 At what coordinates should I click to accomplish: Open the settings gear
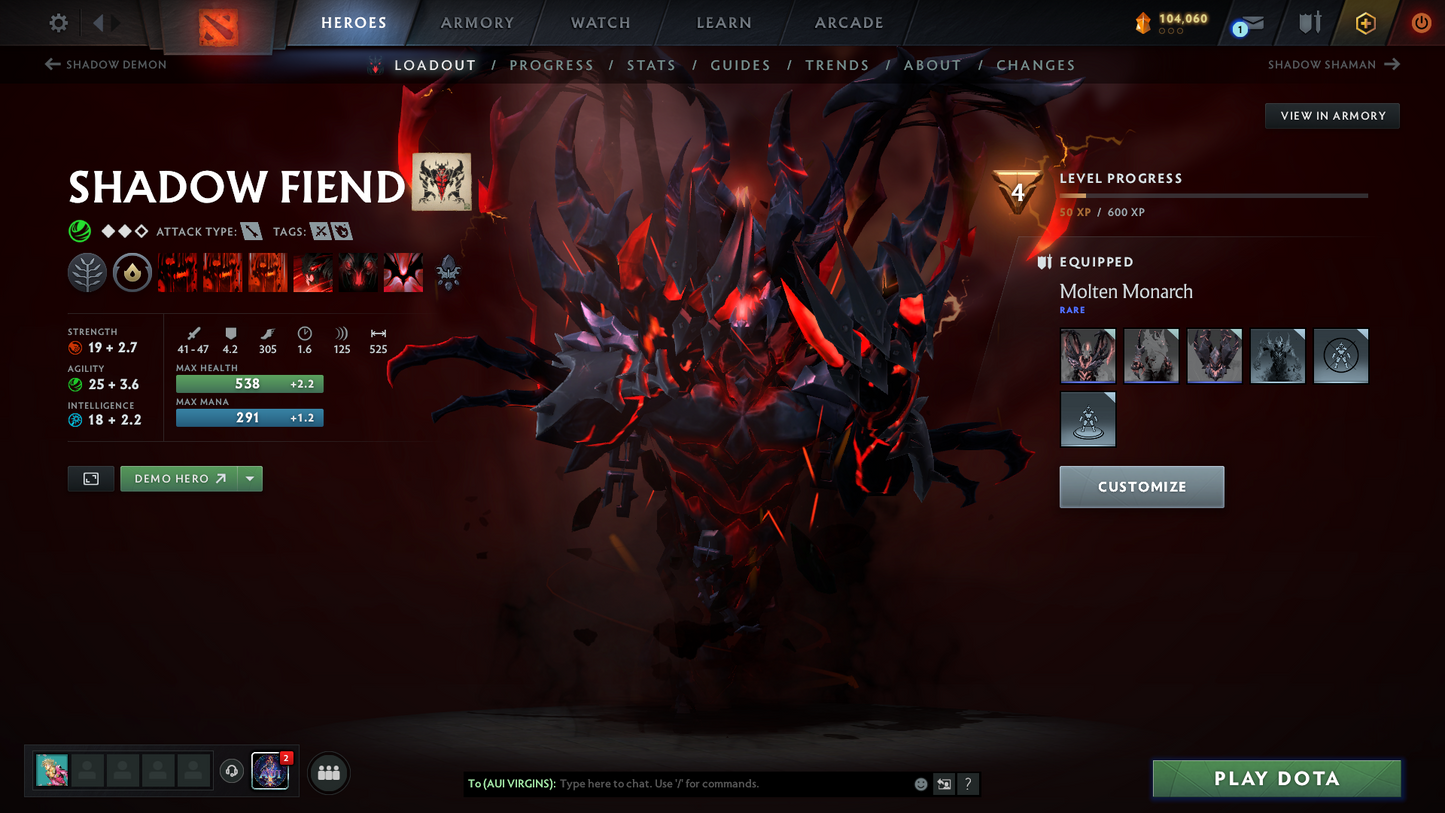pos(57,22)
